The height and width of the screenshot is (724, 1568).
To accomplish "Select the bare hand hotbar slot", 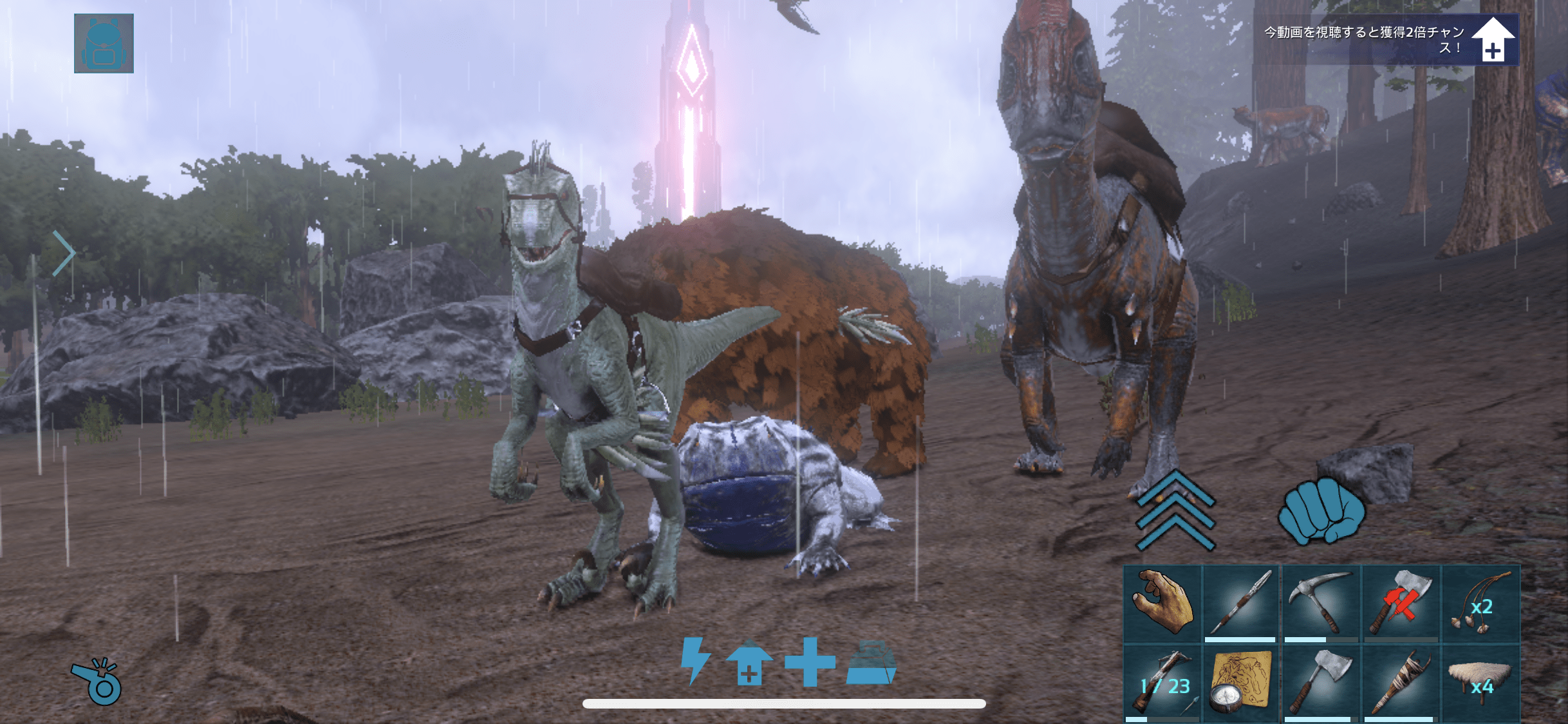I will tap(1163, 604).
